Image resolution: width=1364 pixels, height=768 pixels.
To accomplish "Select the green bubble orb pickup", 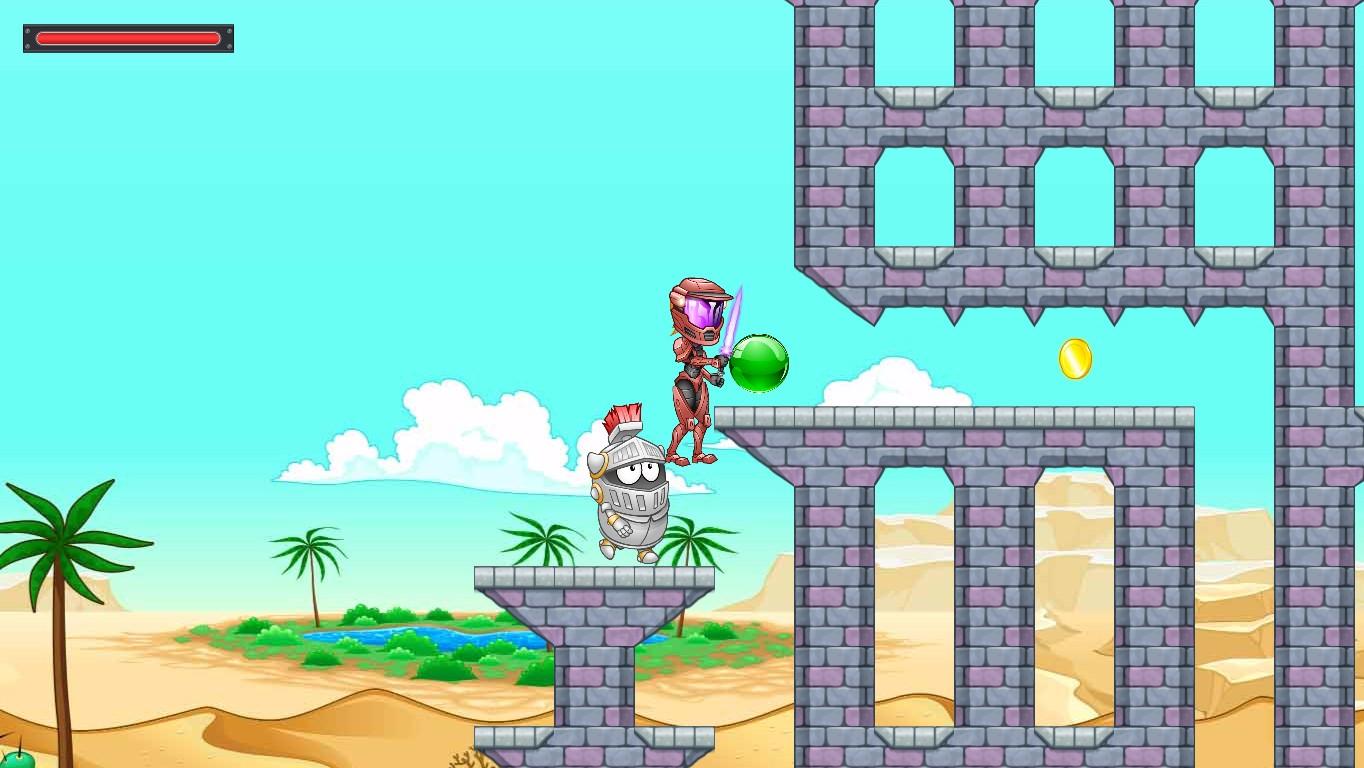I will click(x=758, y=363).
